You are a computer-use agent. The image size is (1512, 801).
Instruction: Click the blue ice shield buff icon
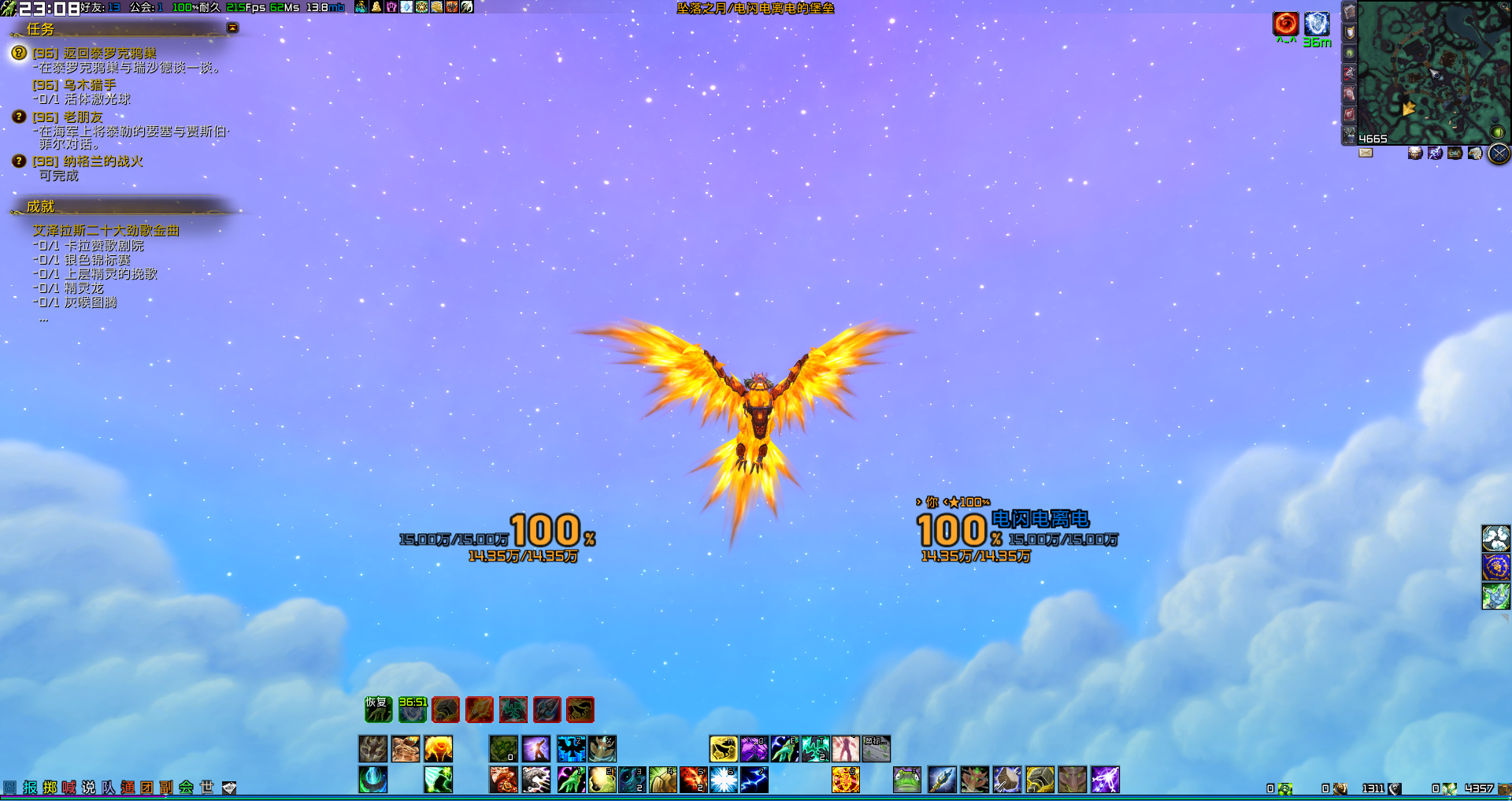pos(1317,24)
